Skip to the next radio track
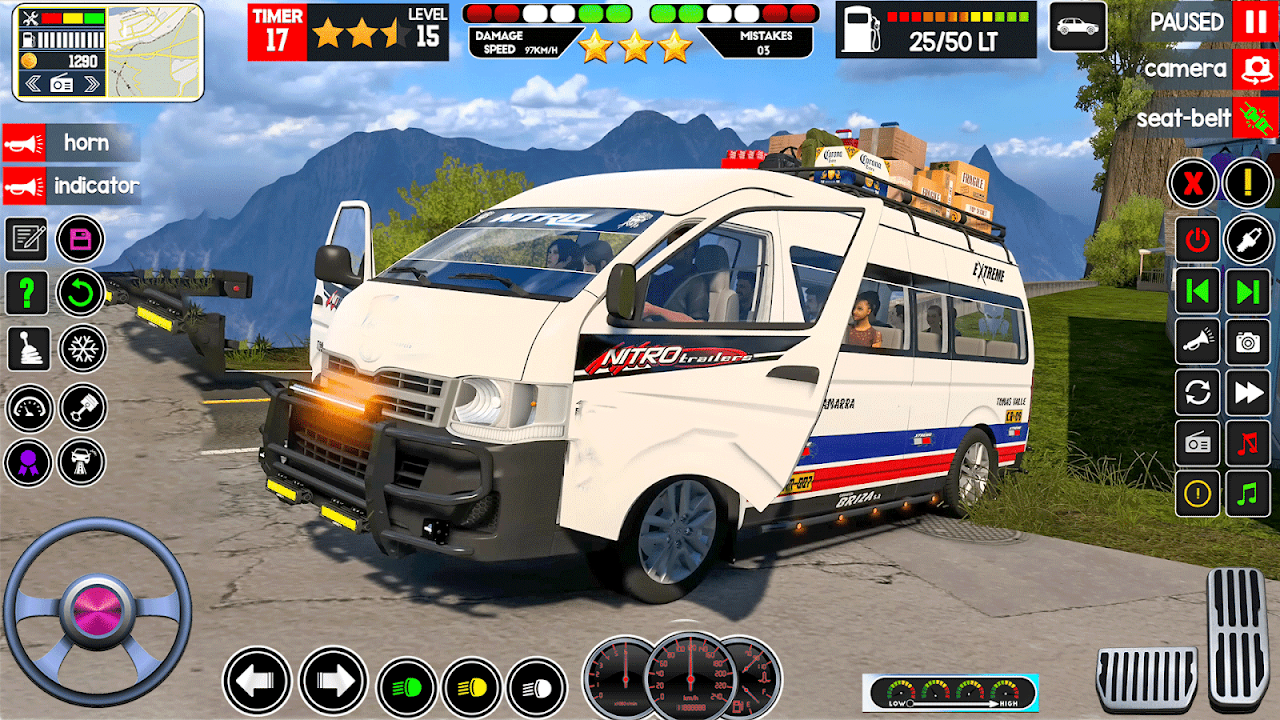 (1247, 291)
